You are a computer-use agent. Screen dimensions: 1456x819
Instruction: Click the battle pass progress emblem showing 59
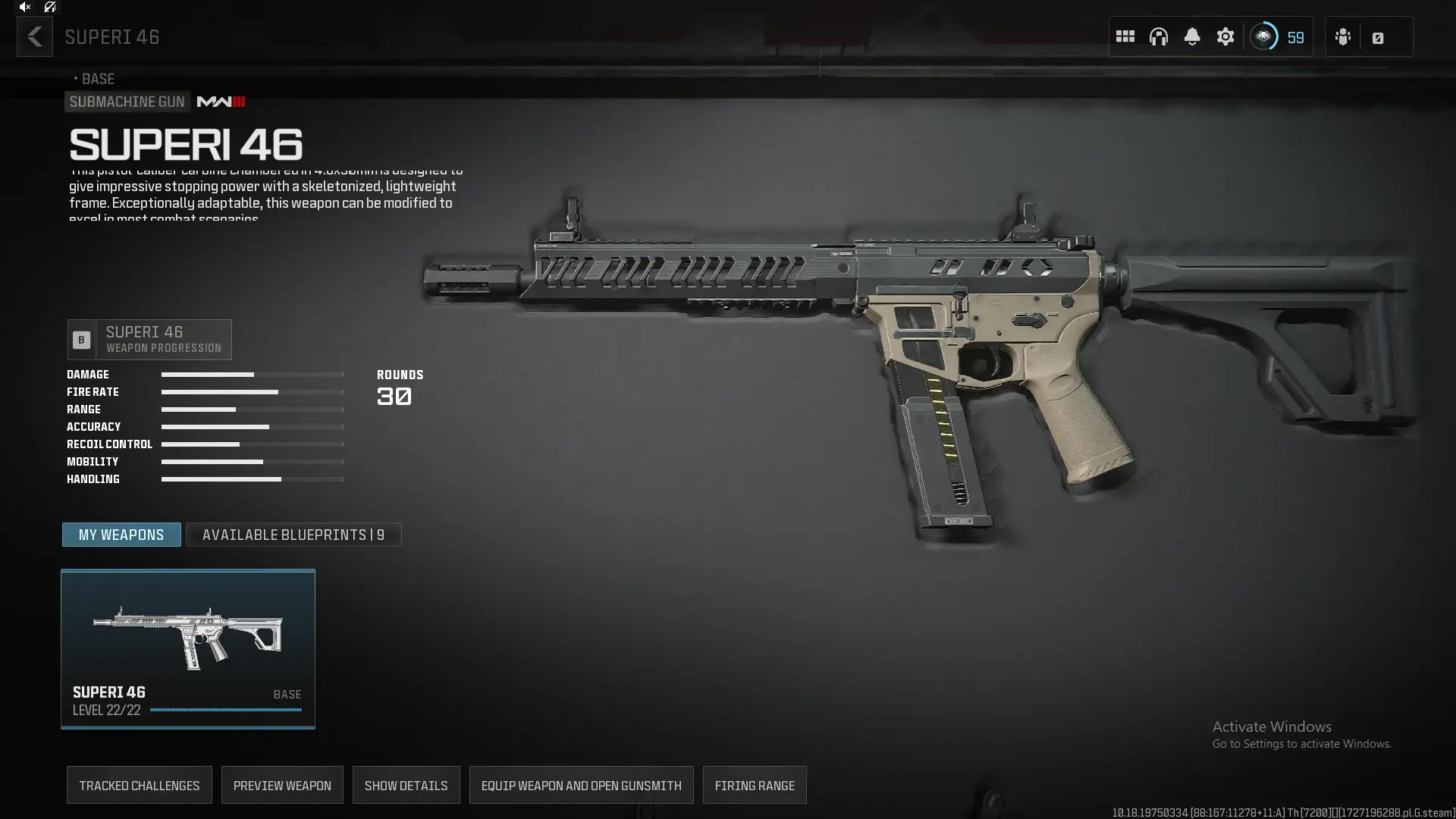(x=1265, y=36)
